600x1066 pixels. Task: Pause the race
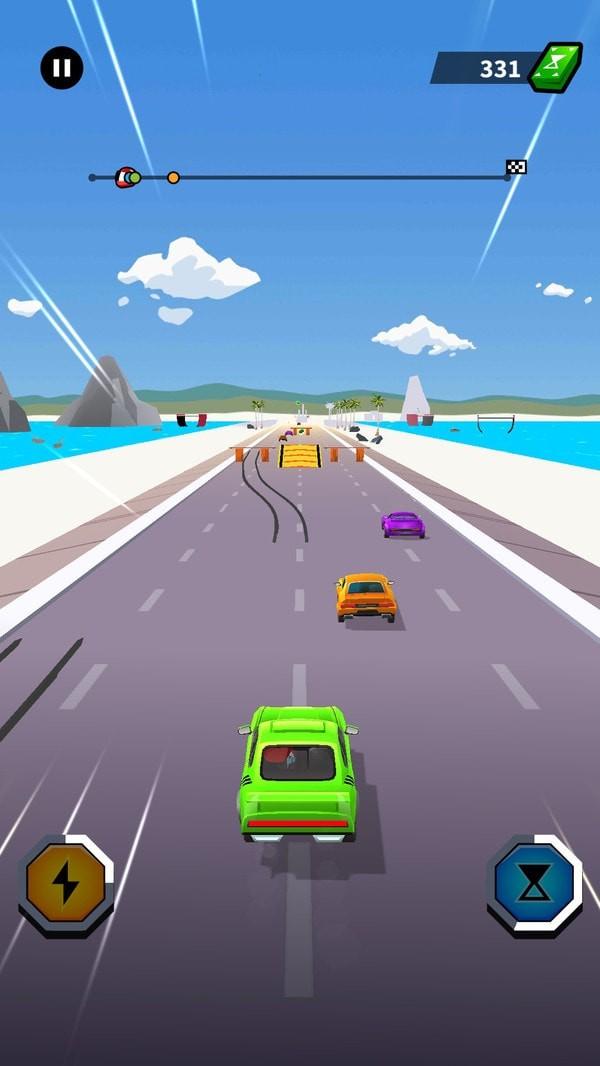coord(62,68)
